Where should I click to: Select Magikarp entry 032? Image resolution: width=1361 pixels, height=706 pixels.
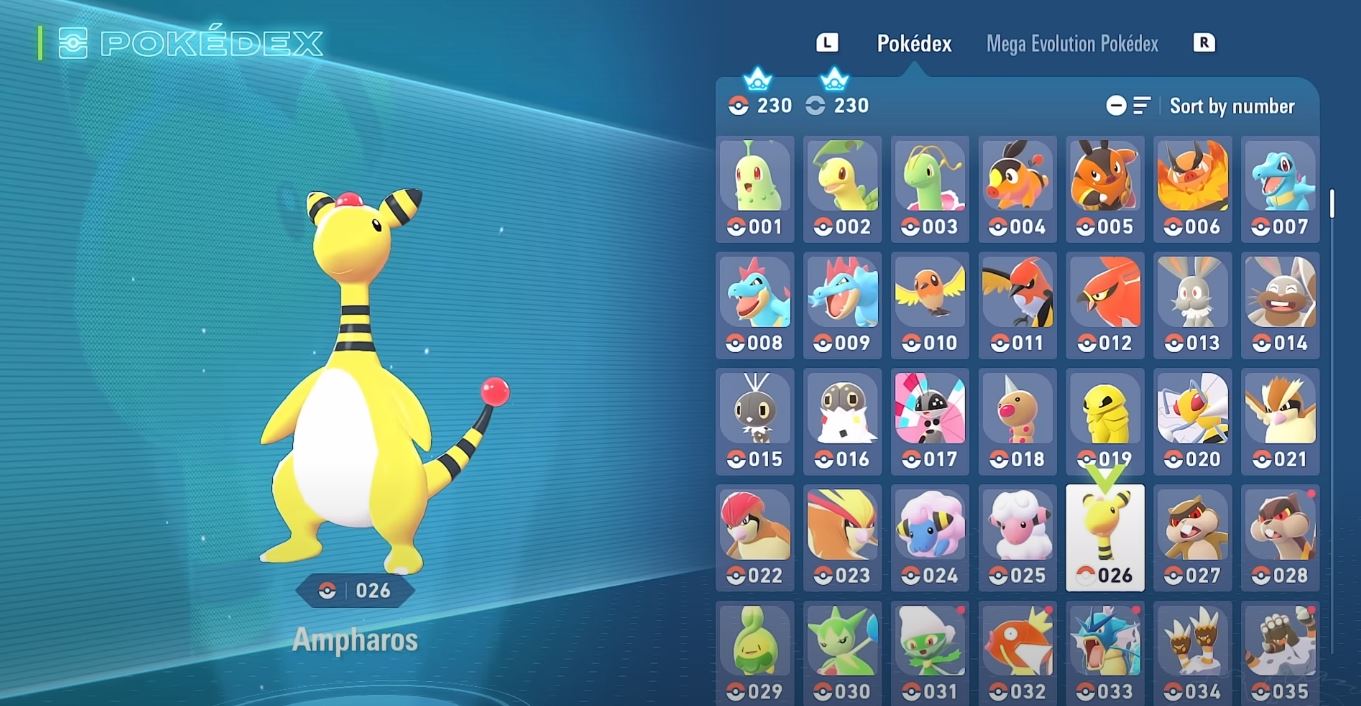pyautogui.click(x=1017, y=653)
